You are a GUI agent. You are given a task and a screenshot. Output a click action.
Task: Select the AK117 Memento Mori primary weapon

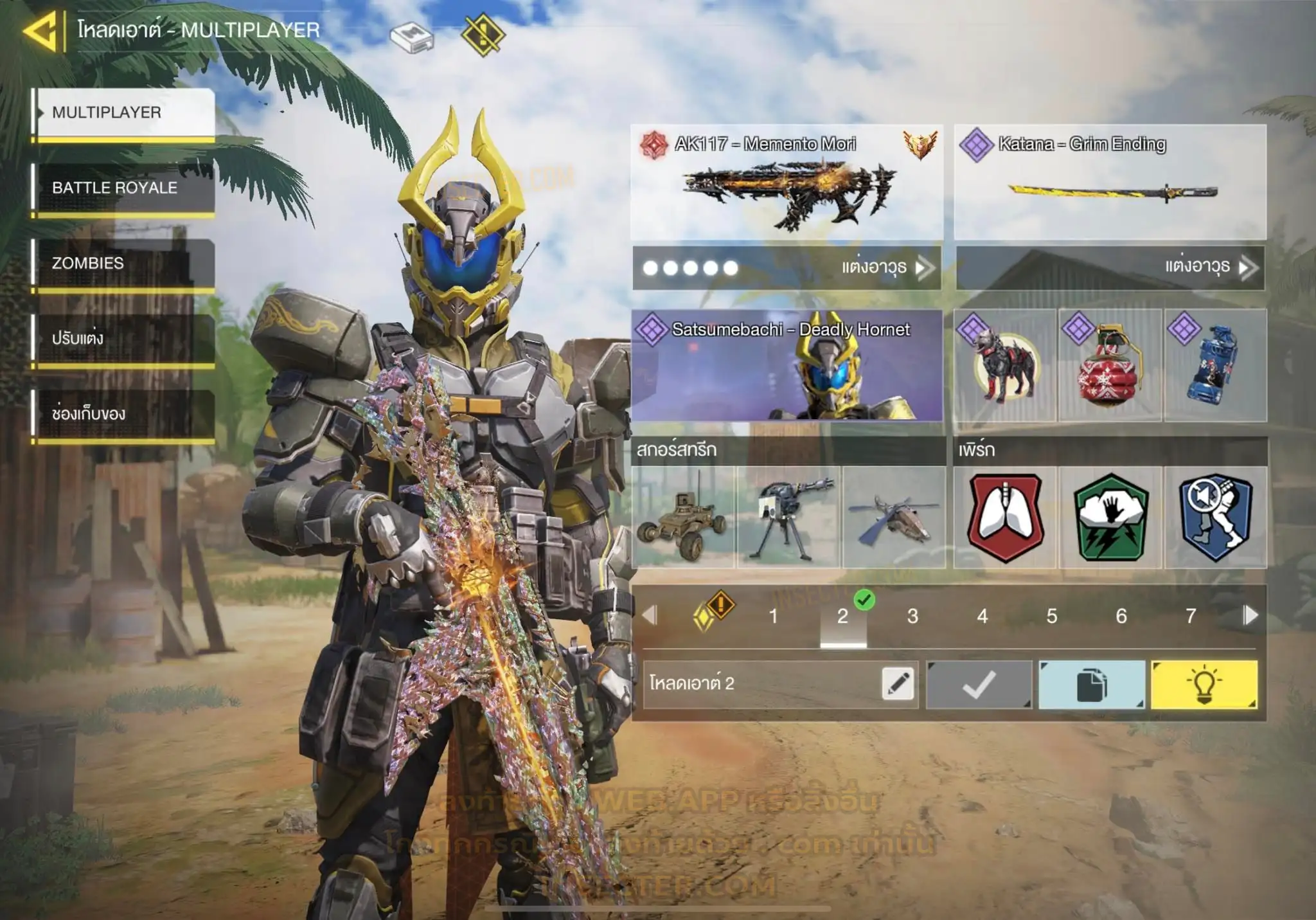pos(787,183)
